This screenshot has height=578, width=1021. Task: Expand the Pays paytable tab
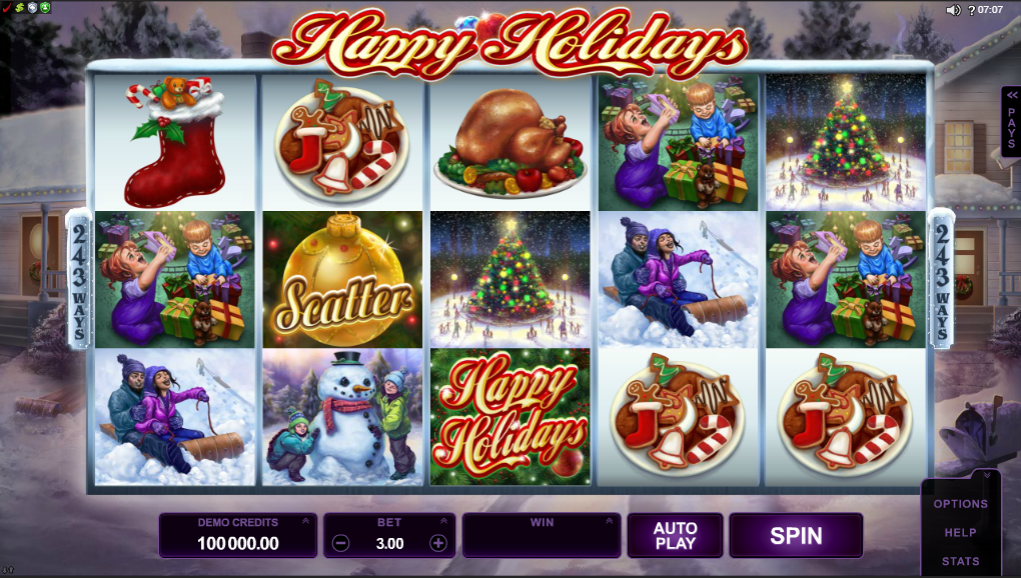click(x=1011, y=121)
